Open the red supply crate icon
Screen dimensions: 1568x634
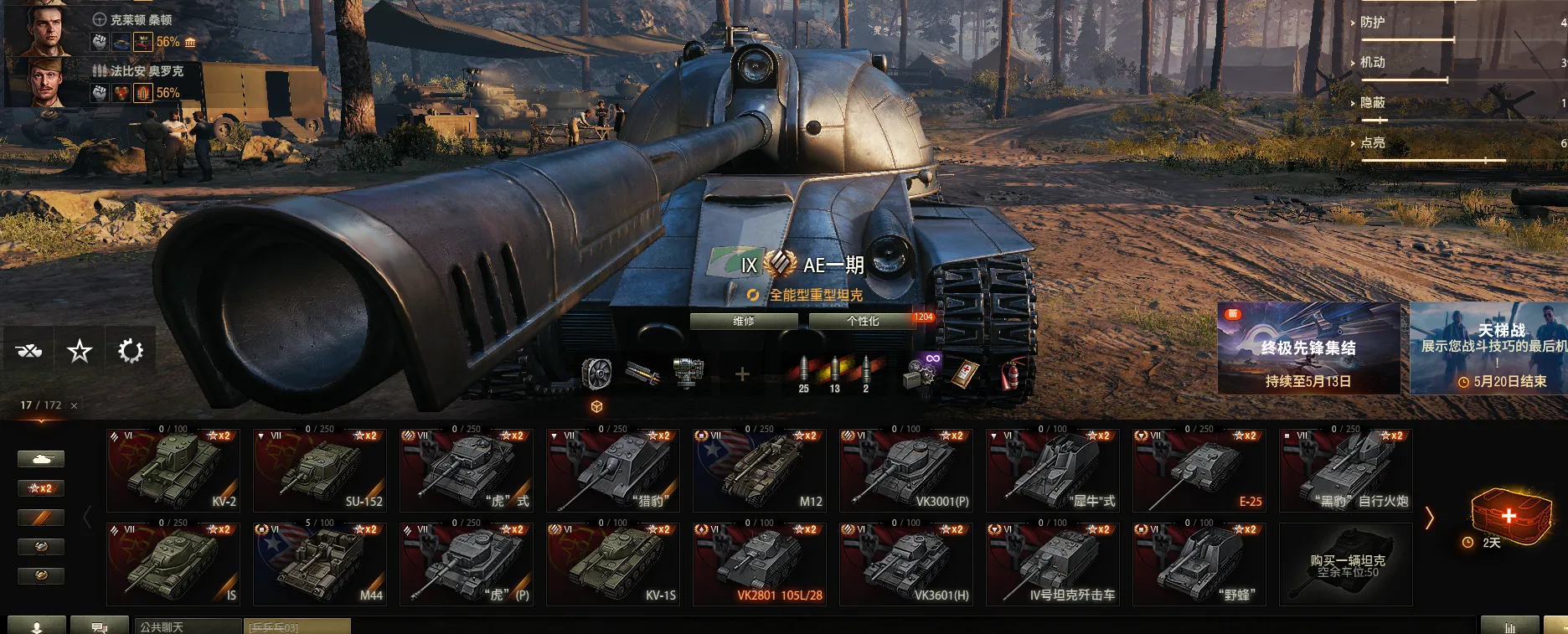[1509, 514]
